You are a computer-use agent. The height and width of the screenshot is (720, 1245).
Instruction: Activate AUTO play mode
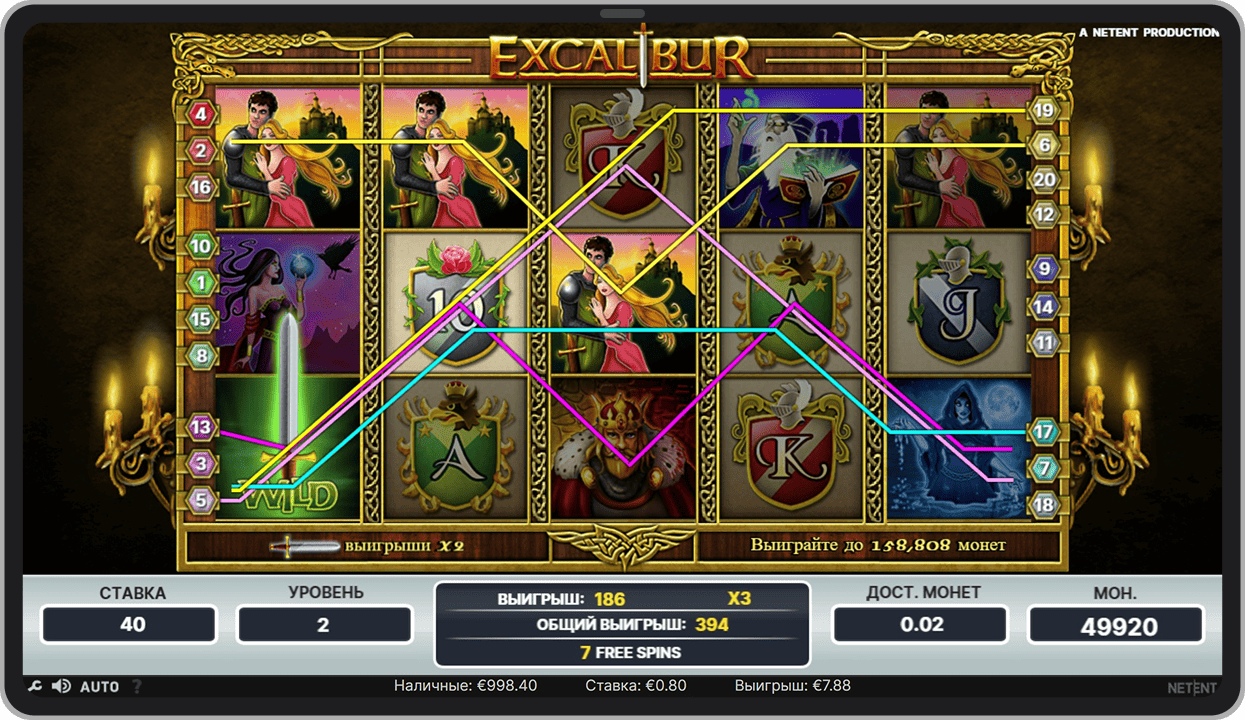[x=99, y=687]
